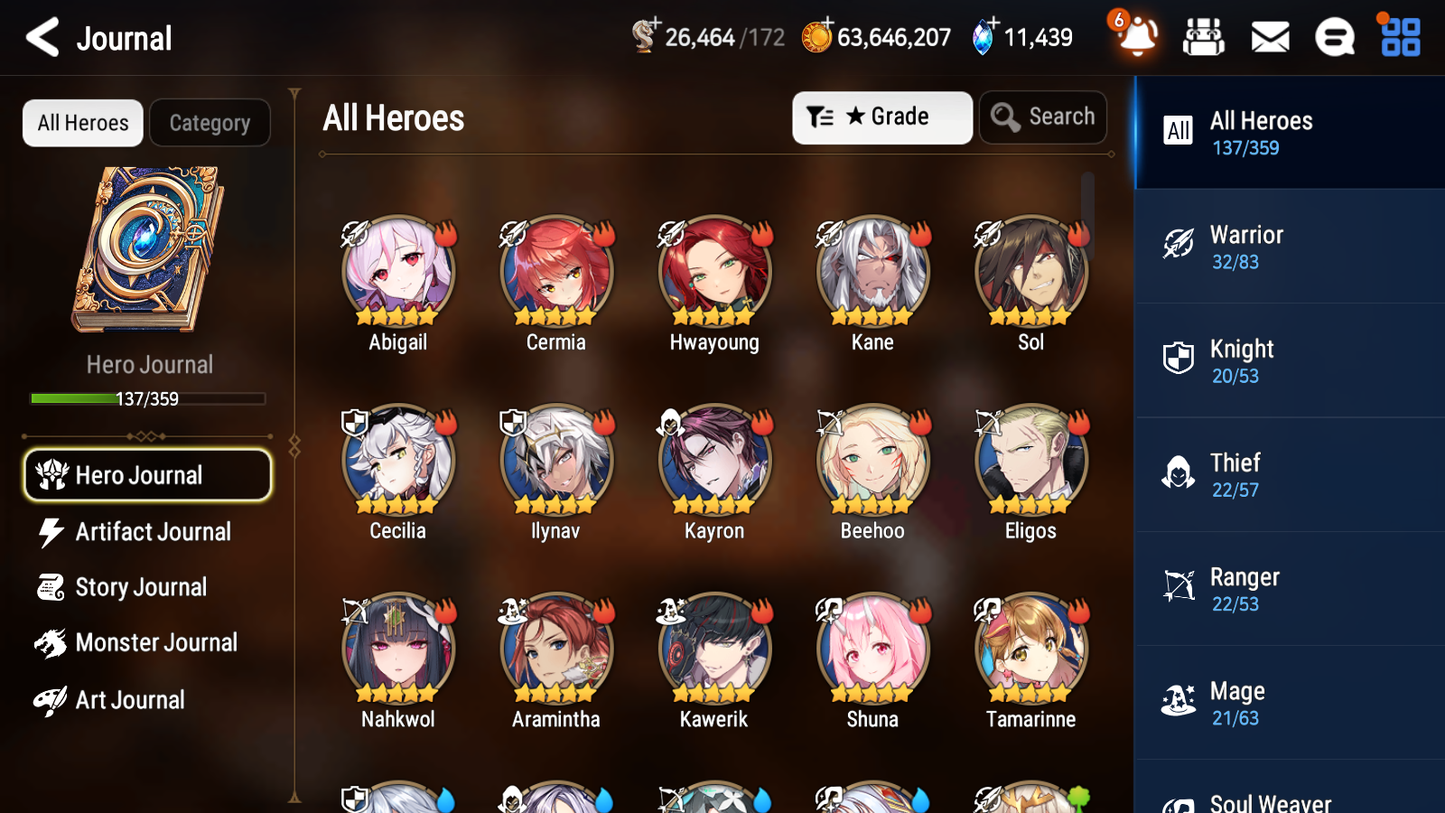Screen dimensions: 1445x813
Task: Open the quick menu grid icon
Action: click(1398, 36)
